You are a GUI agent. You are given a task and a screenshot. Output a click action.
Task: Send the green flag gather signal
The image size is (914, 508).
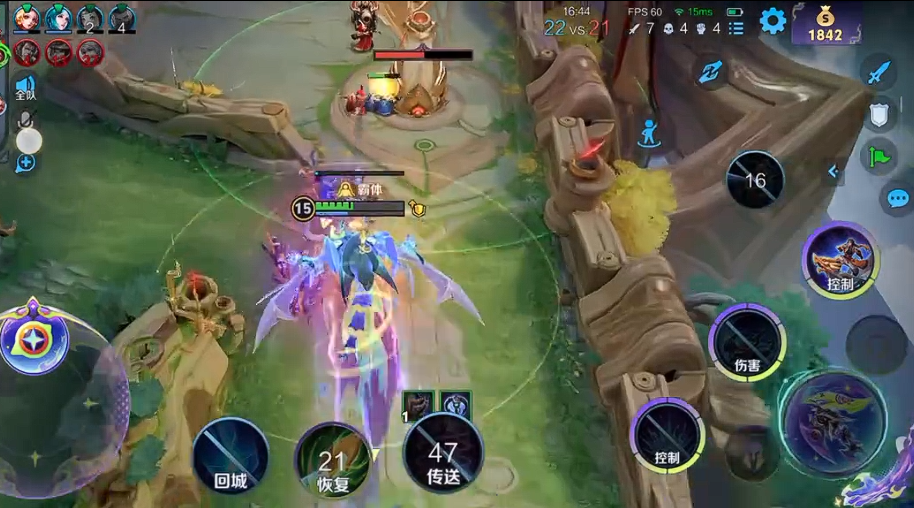coord(879,157)
